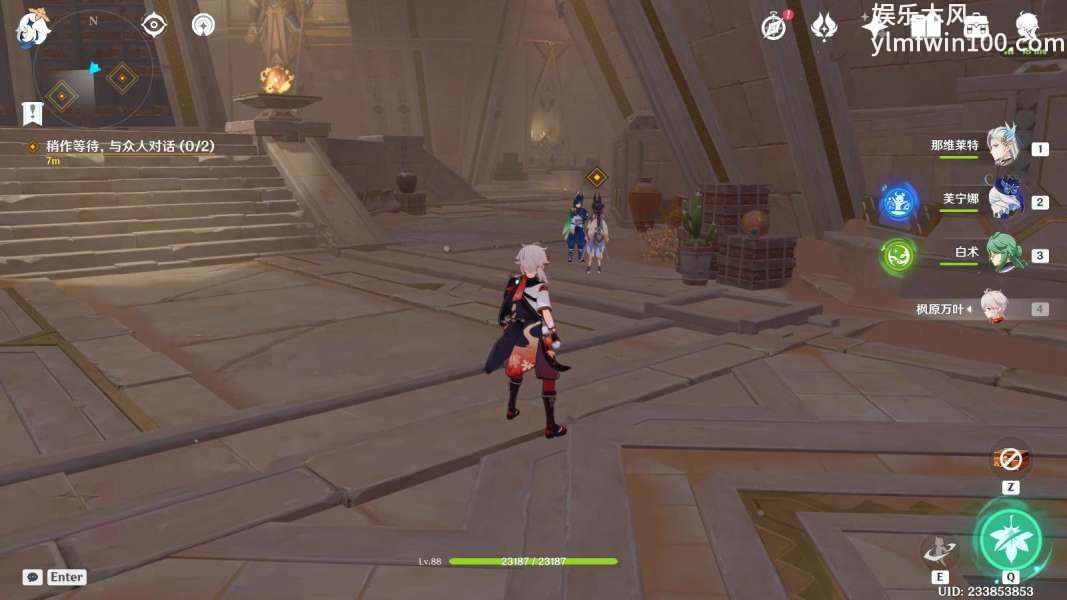Open the backpack inventory
The width and height of the screenshot is (1067, 600).
tap(975, 27)
